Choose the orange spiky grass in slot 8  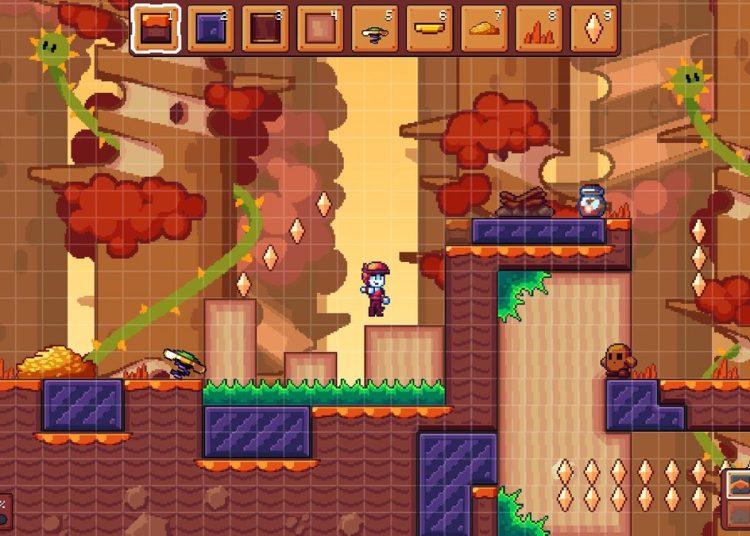pyautogui.click(x=539, y=29)
